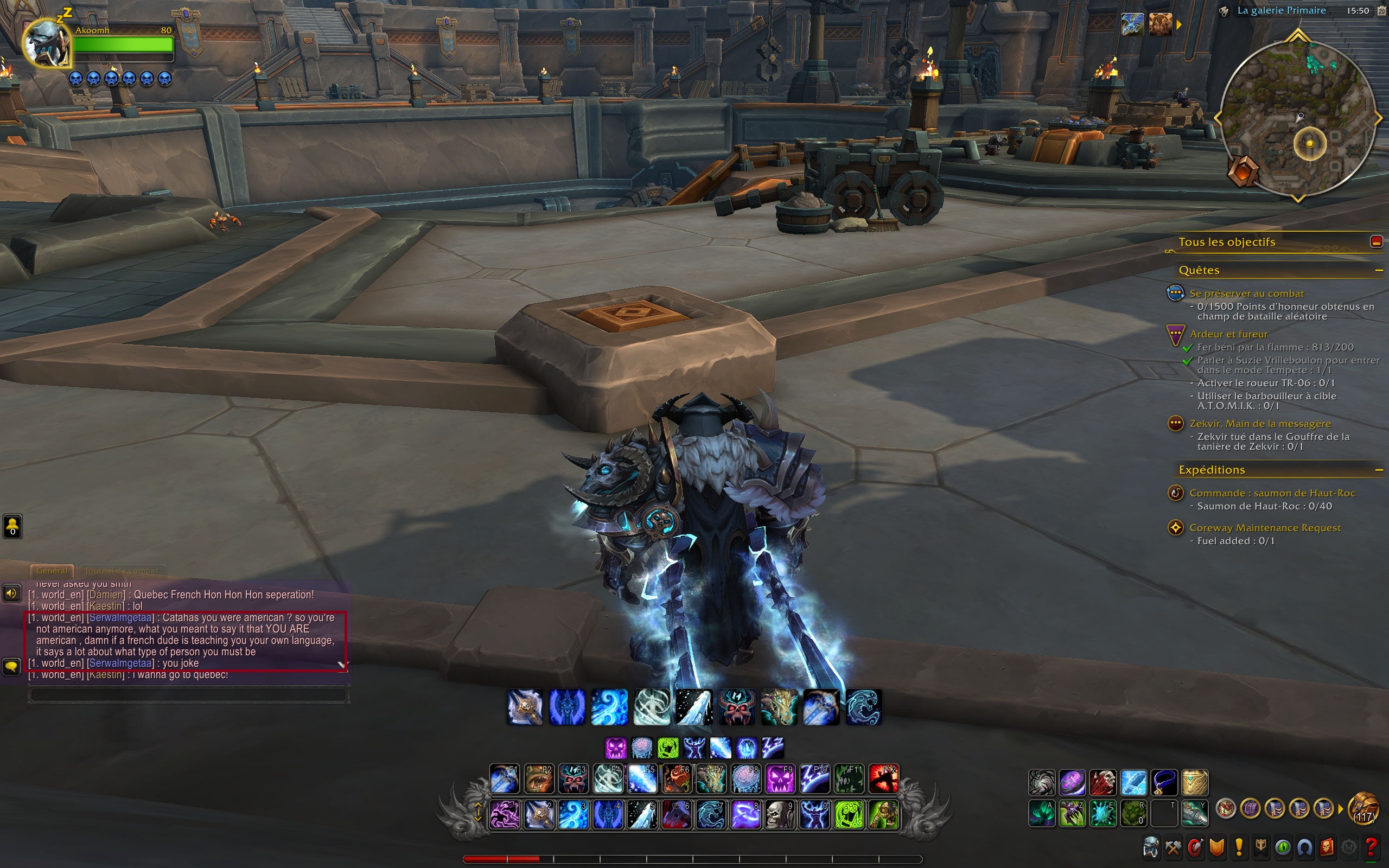Open the quest log exclamation mark button

point(1239,847)
